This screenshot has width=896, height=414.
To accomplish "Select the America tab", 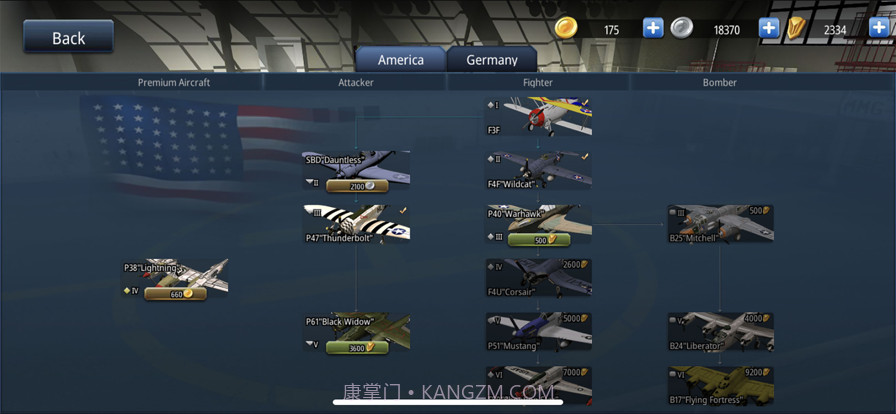I will pos(400,60).
